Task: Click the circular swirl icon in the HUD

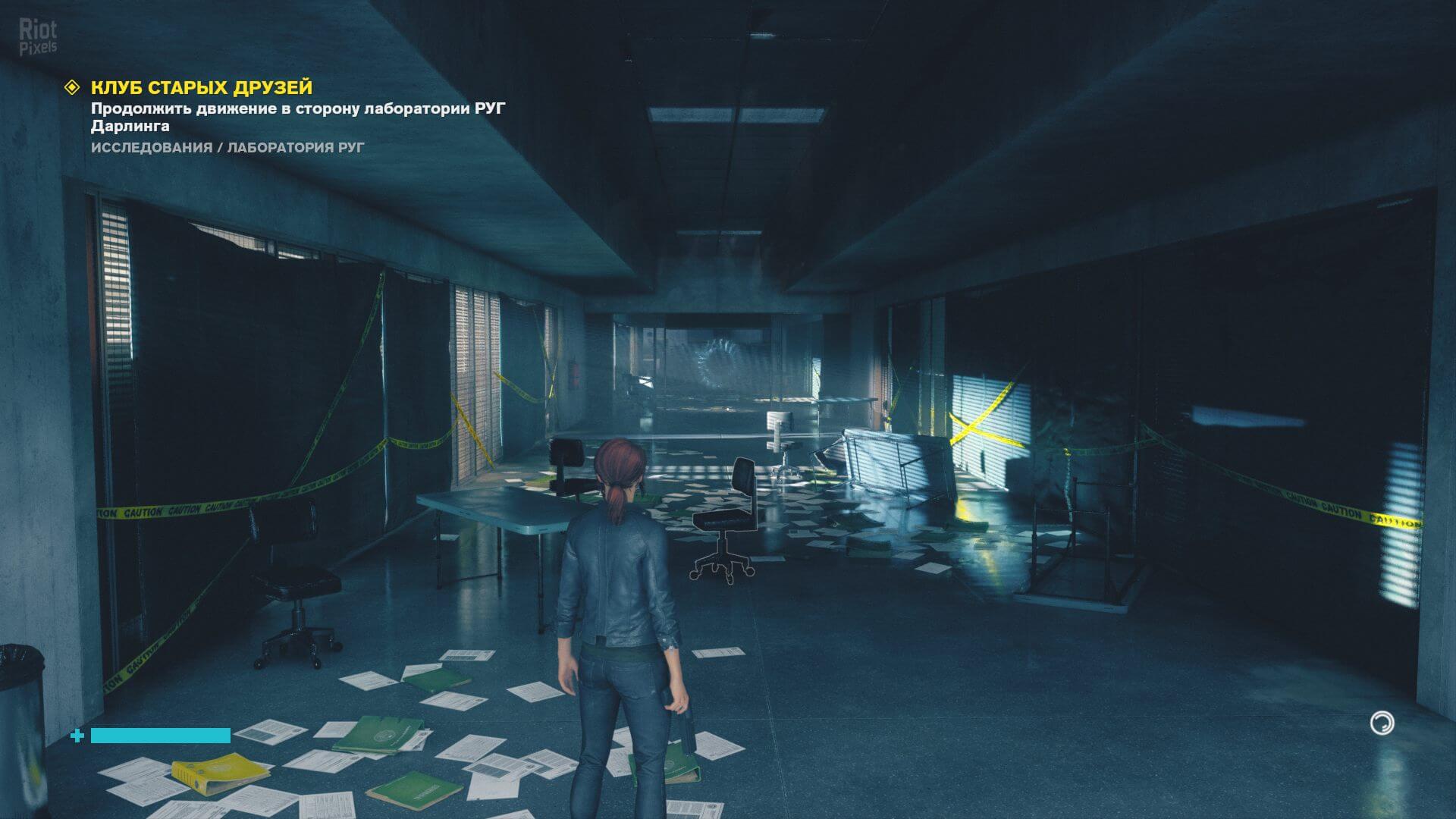Action: click(x=1382, y=723)
